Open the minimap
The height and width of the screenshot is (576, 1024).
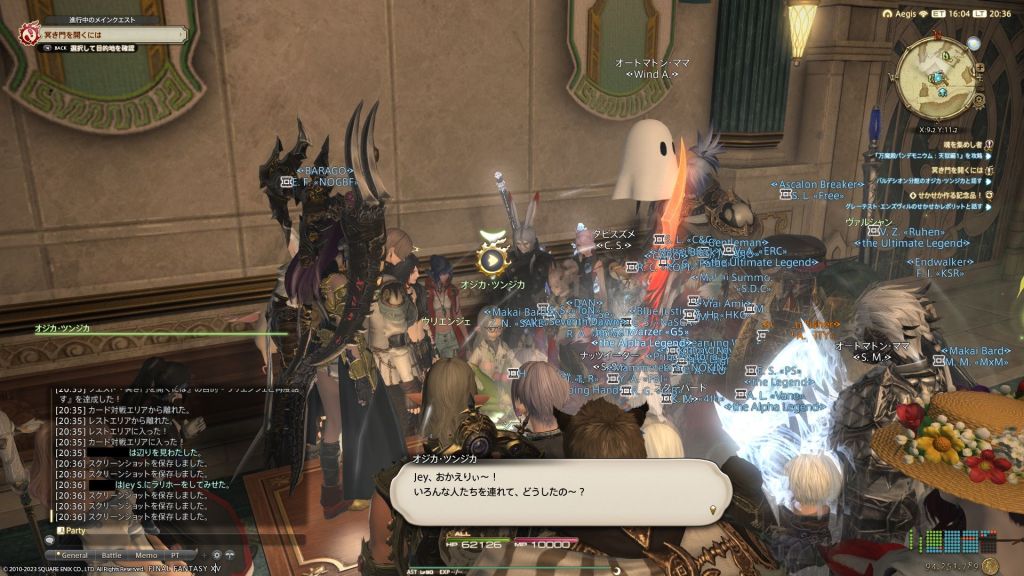click(940, 78)
